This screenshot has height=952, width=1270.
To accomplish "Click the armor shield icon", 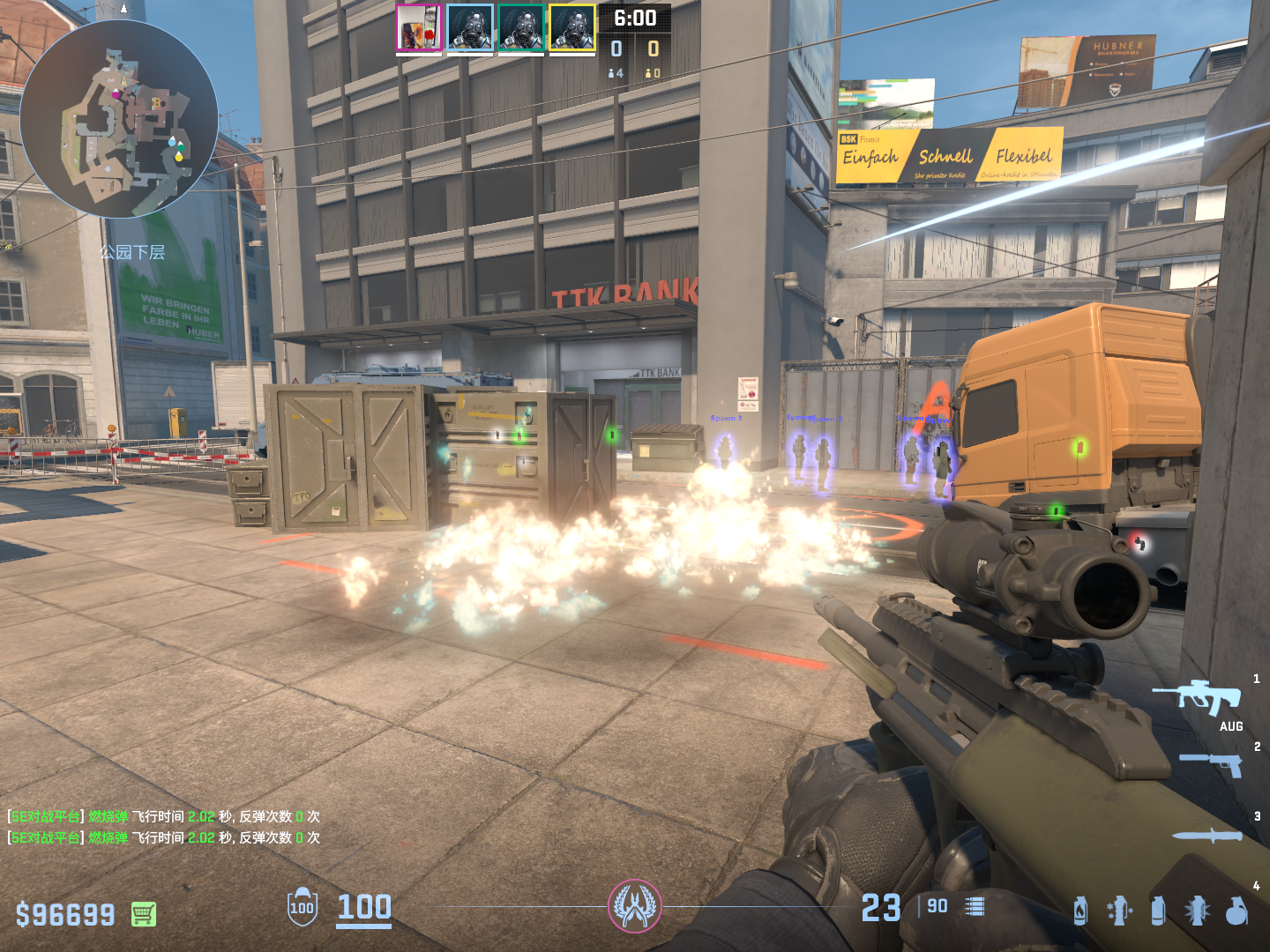I will [303, 907].
